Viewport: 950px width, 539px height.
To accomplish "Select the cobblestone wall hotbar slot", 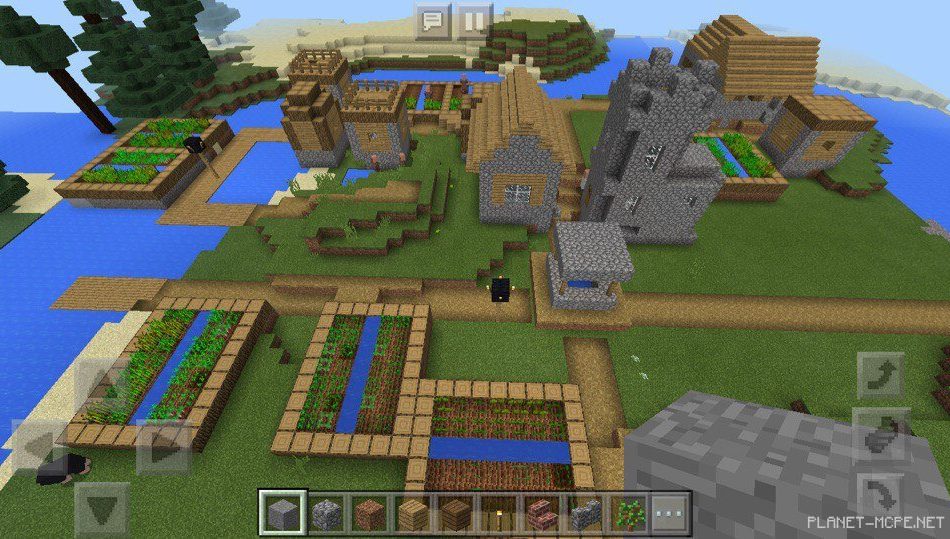I will point(584,513).
